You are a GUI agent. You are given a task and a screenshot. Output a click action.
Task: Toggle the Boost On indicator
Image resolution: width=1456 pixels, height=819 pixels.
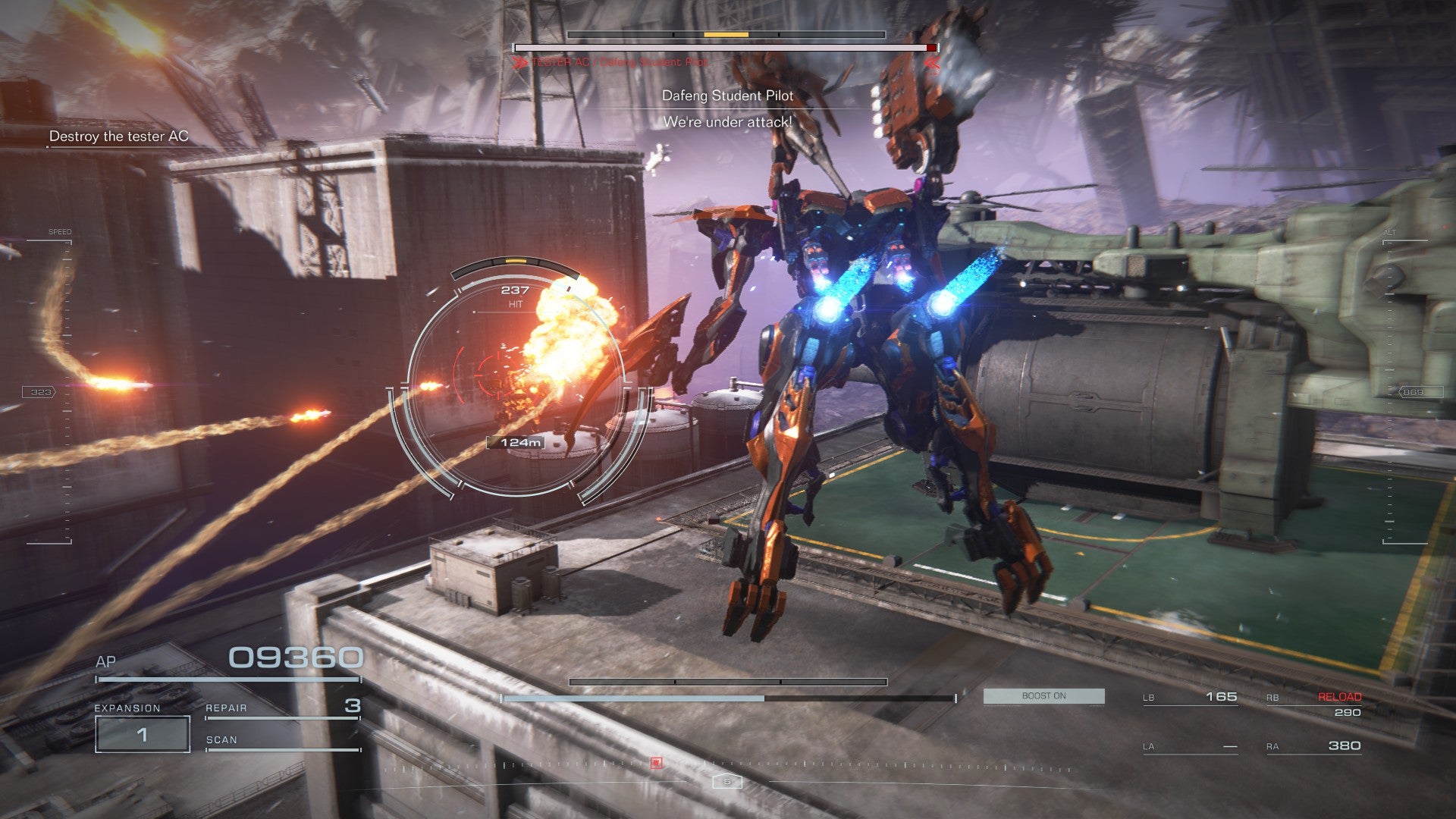[x=1043, y=696]
